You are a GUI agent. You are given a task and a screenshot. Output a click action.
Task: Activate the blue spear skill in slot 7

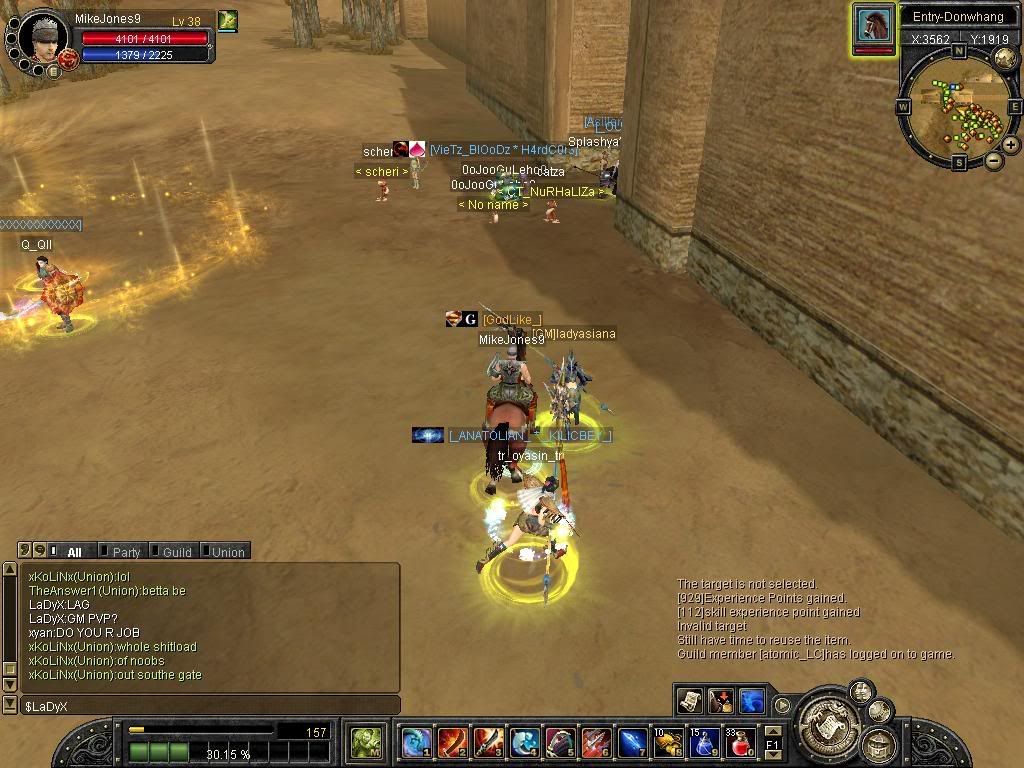[x=632, y=742]
